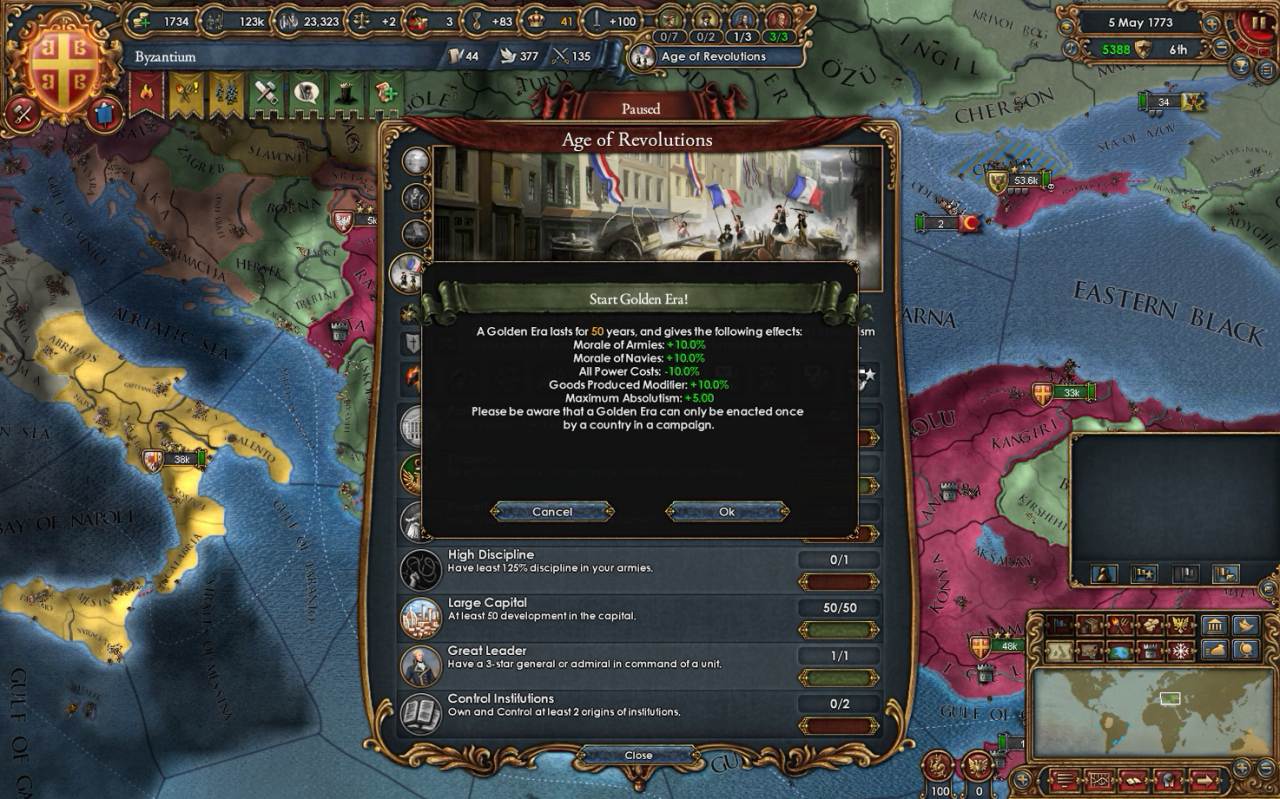This screenshot has width=1280, height=799.
Task: Click the red fire alert banner
Action: tap(145, 93)
